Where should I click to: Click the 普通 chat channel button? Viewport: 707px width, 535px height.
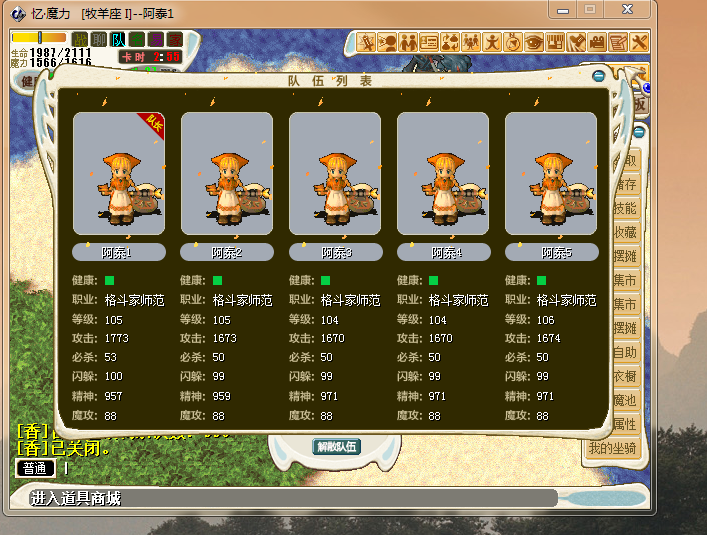click(x=34, y=467)
